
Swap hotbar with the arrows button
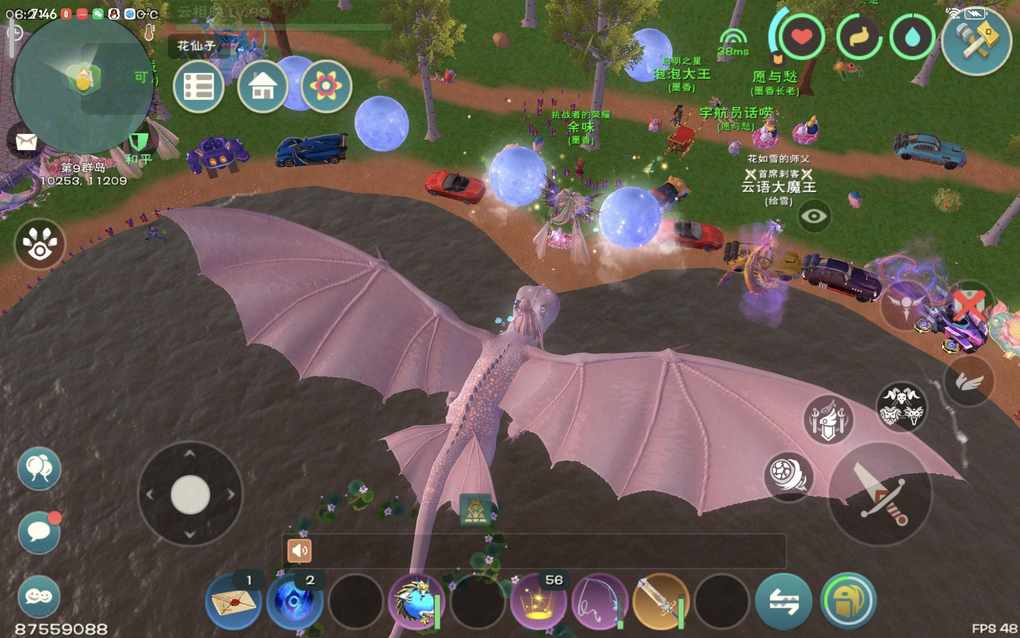click(x=784, y=602)
